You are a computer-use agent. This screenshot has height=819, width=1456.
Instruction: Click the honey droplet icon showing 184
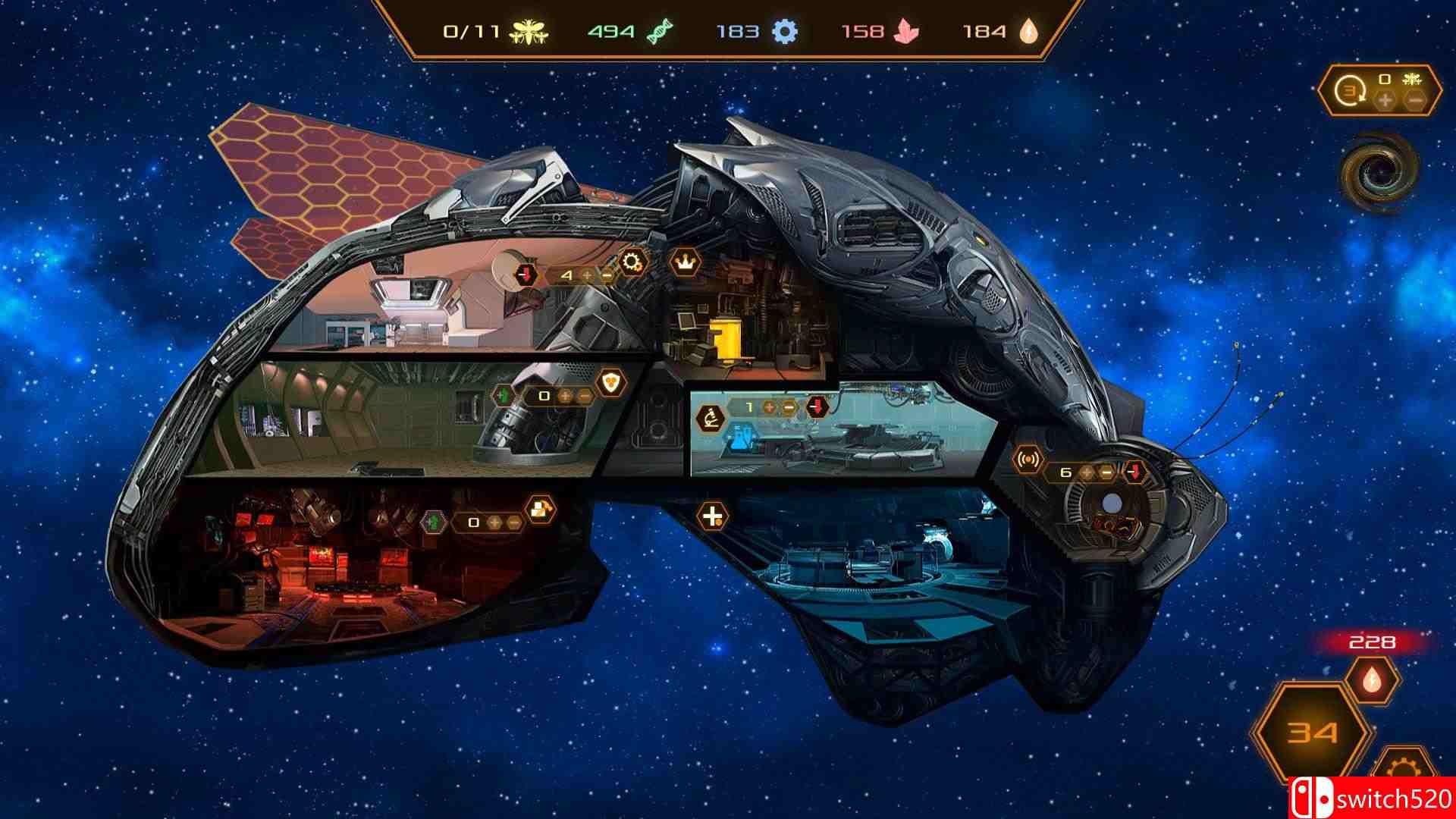tap(1028, 32)
